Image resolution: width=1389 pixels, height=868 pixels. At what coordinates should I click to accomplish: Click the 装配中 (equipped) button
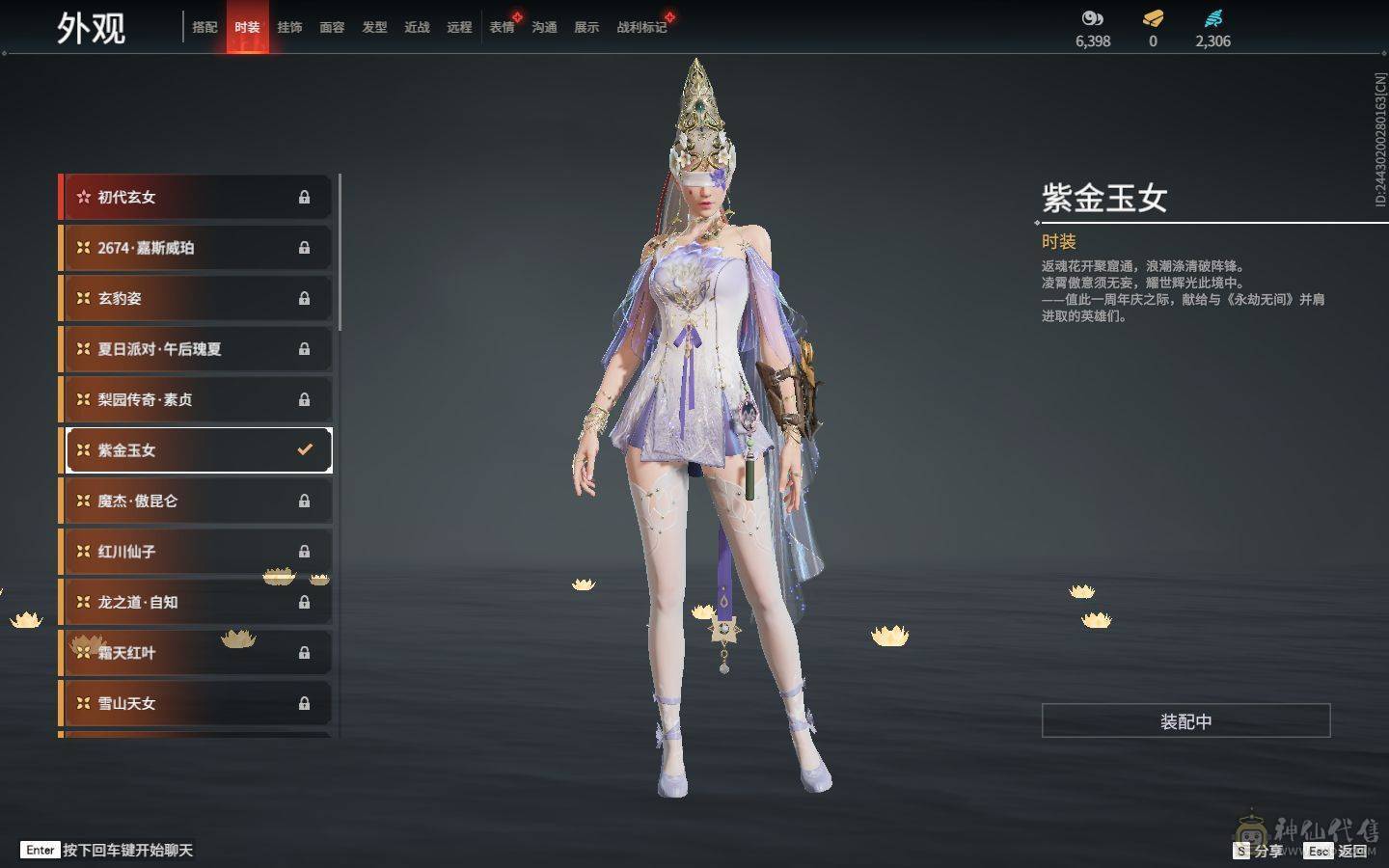(1185, 720)
